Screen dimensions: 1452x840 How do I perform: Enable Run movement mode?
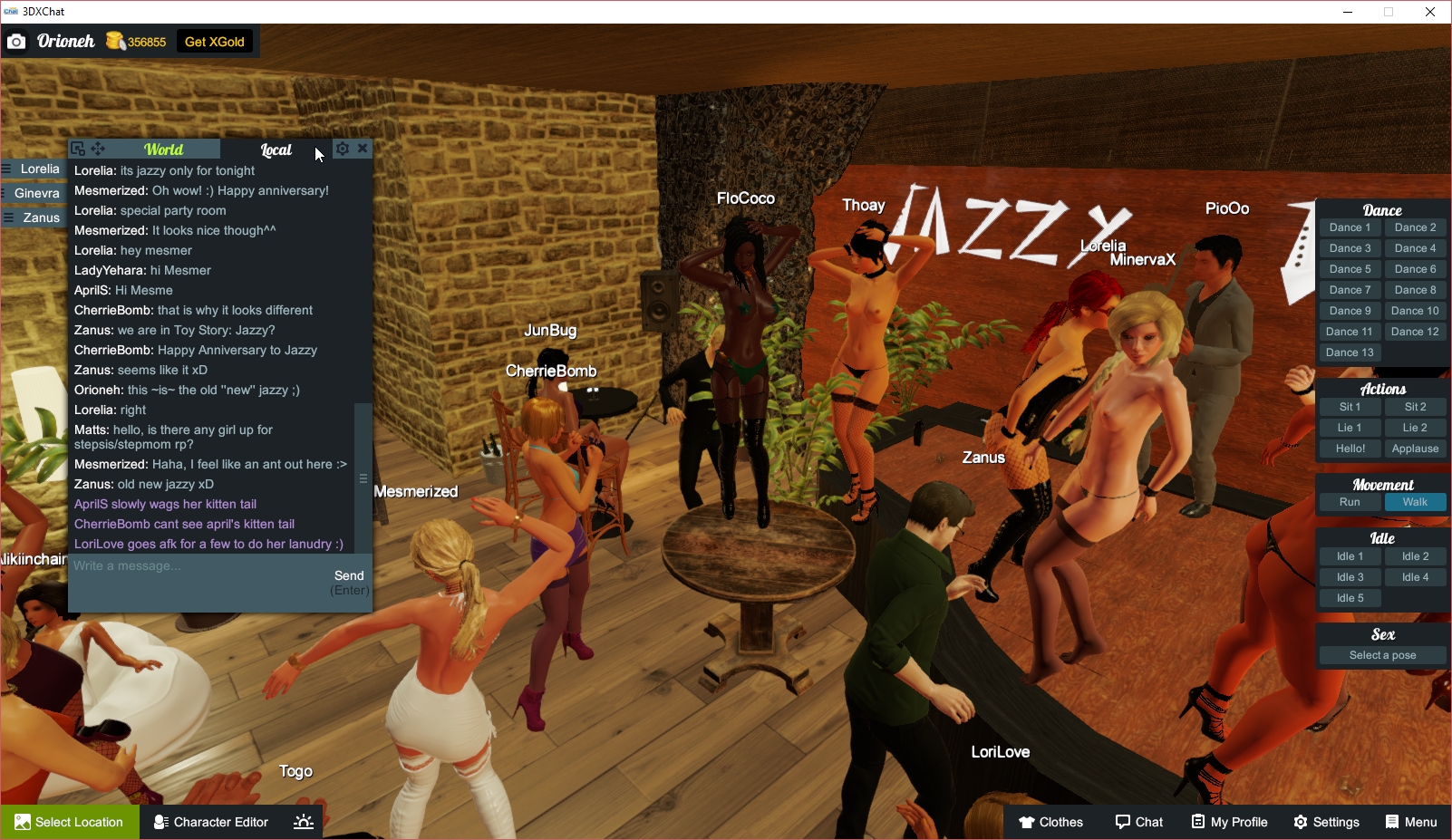1350,501
